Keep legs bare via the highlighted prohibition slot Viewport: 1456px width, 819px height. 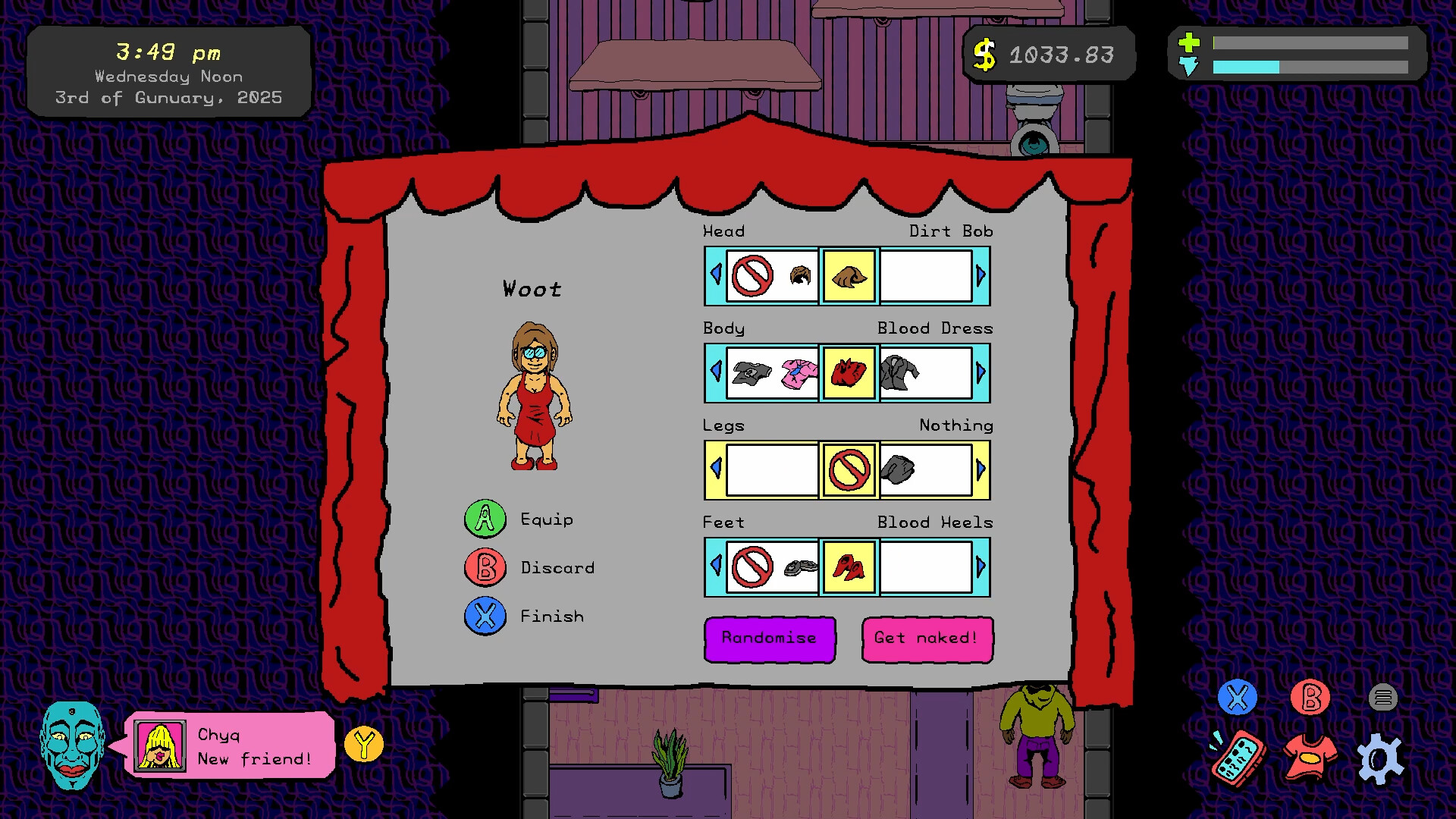[847, 469]
